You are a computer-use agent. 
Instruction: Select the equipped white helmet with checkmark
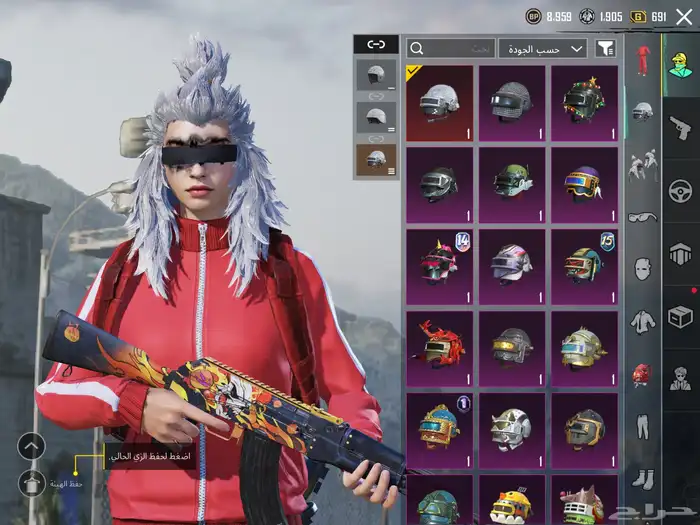click(x=439, y=103)
